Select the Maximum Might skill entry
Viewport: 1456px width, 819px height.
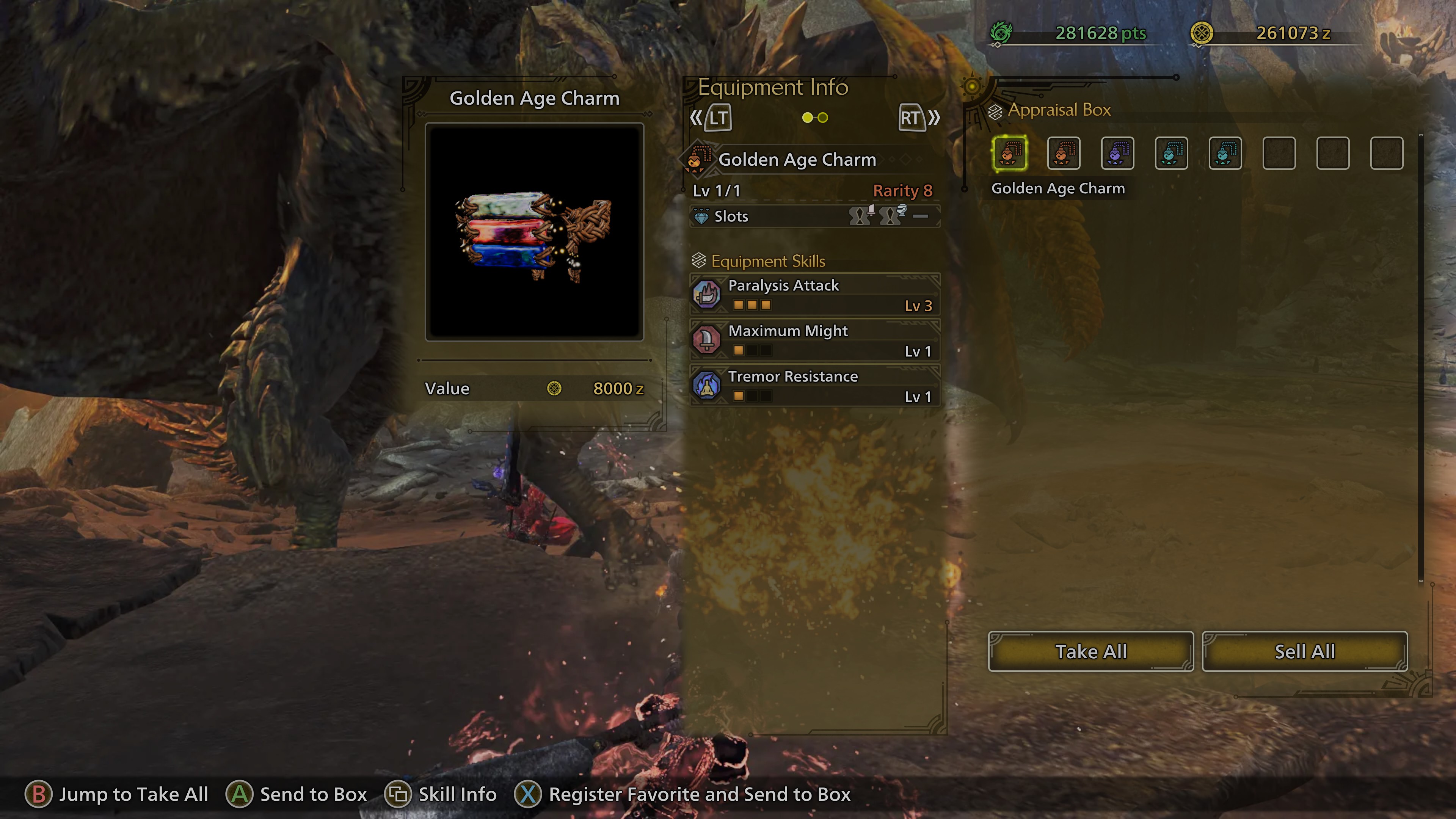tap(814, 340)
